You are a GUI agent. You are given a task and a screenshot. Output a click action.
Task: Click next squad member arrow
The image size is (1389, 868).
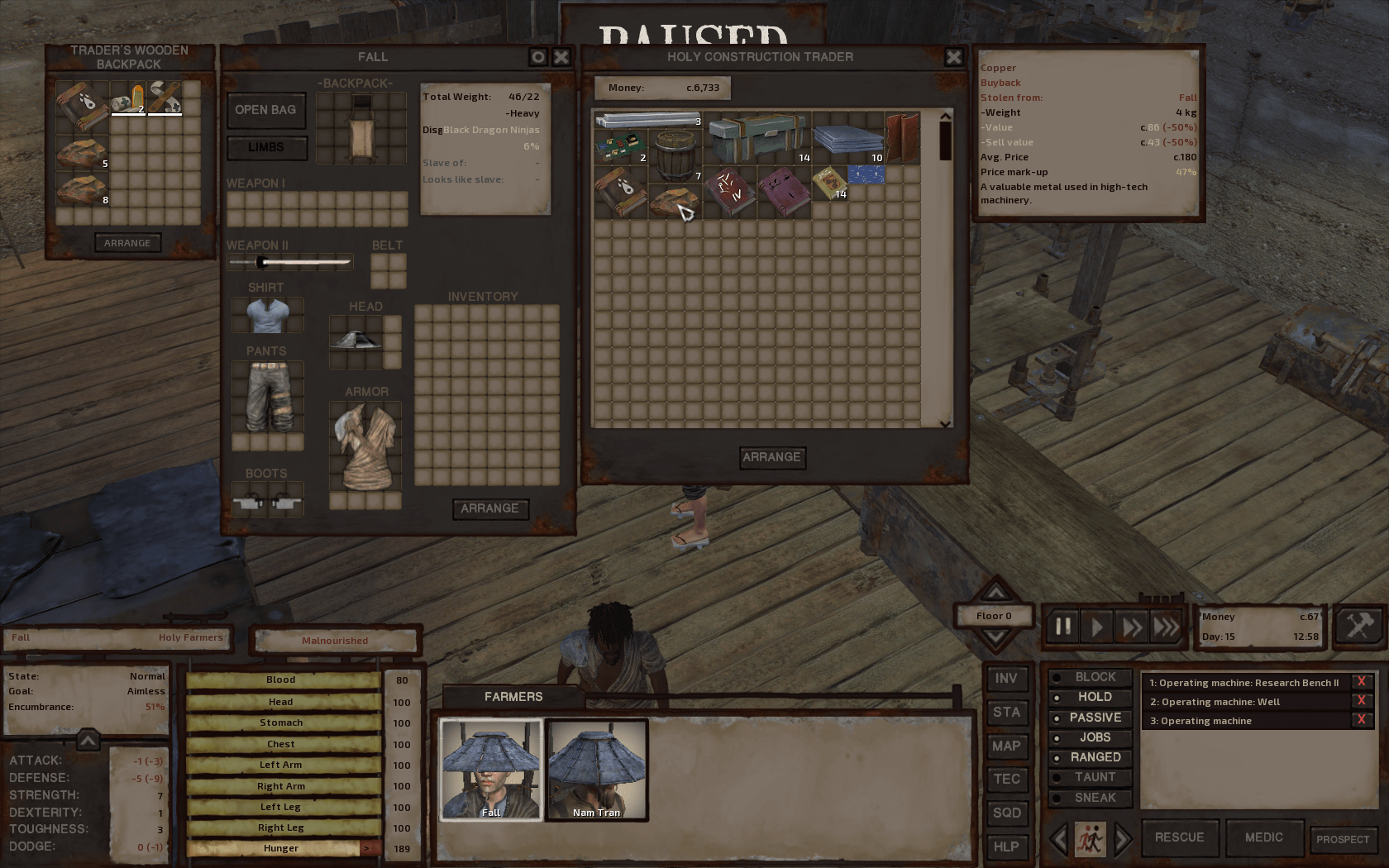point(1122,838)
